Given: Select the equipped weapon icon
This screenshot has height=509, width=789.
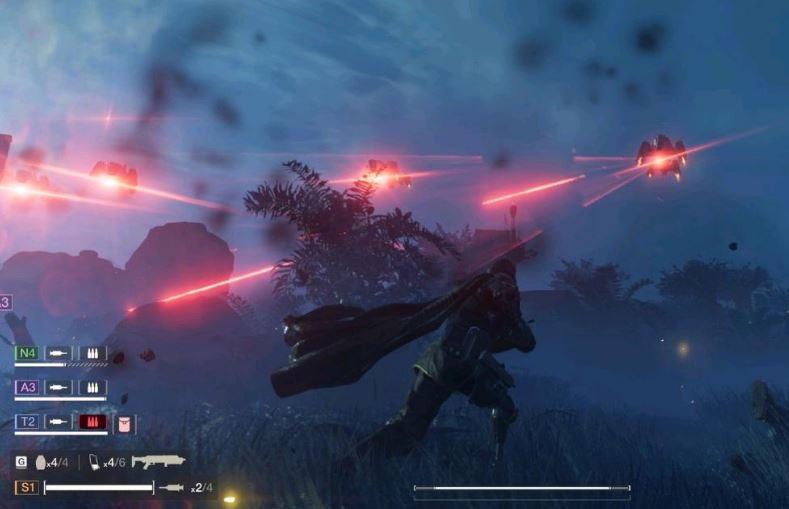Looking at the screenshot, I should 158,462.
